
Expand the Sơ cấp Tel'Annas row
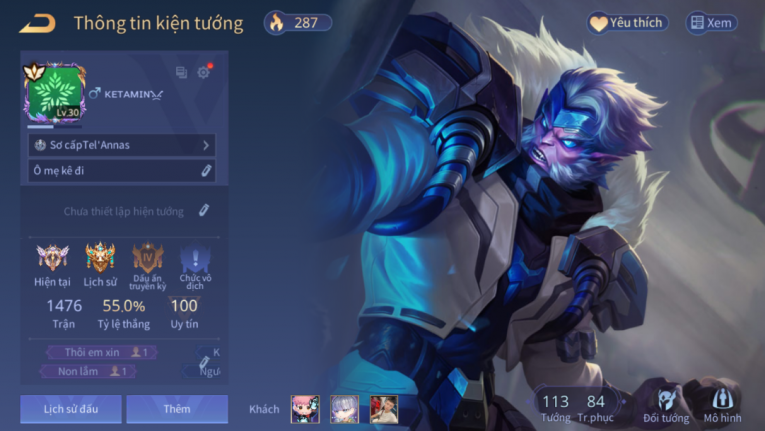point(121,145)
